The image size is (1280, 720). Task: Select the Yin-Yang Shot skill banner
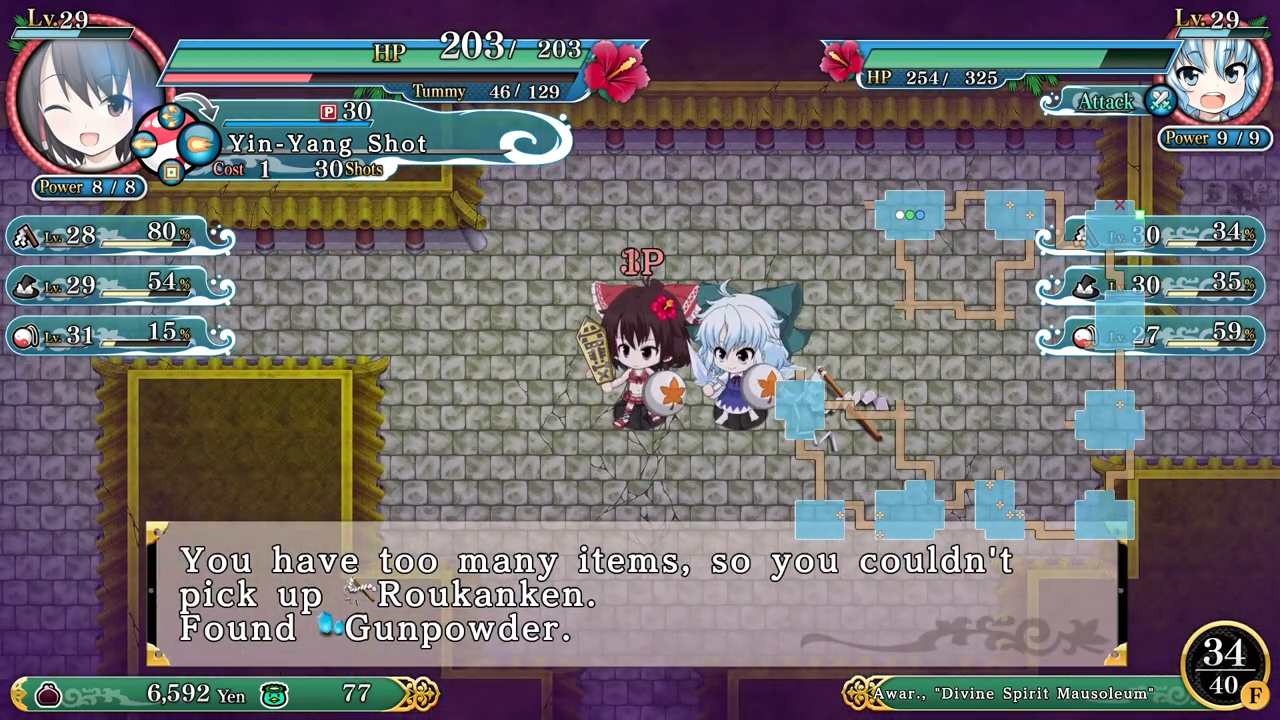(x=328, y=144)
